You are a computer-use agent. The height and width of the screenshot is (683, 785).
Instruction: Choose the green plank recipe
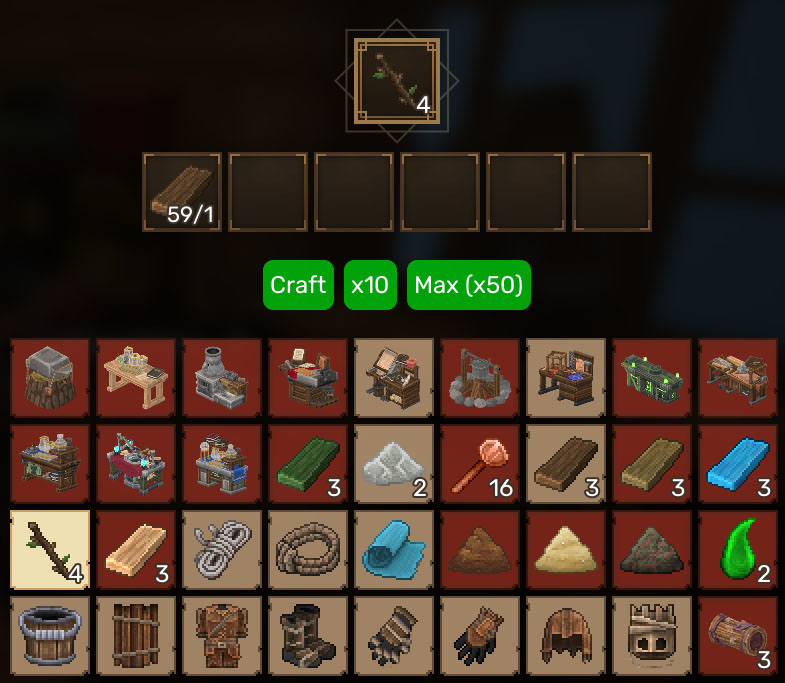[x=308, y=464]
